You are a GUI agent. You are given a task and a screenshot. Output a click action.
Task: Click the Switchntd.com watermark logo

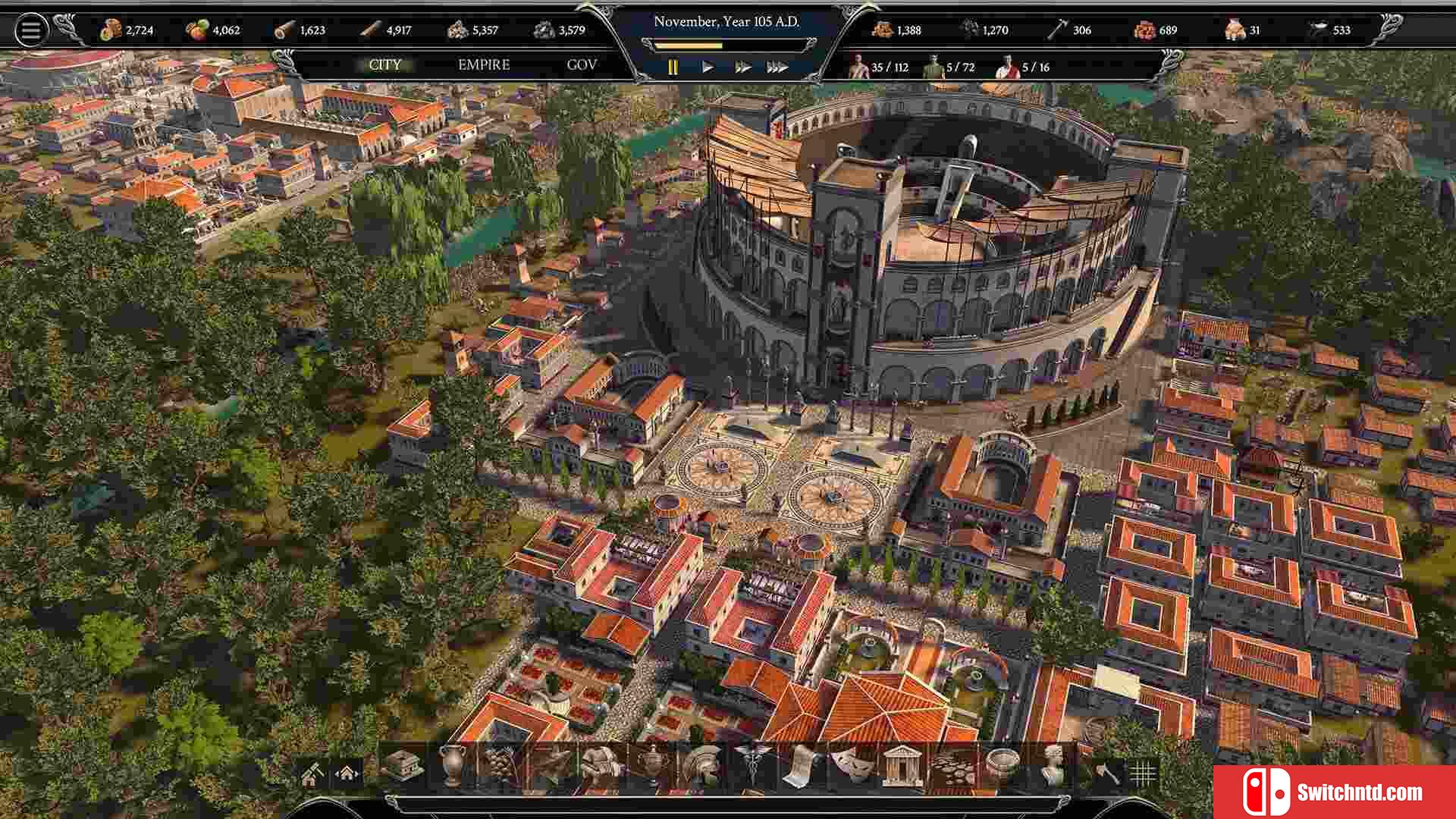tap(1335, 792)
